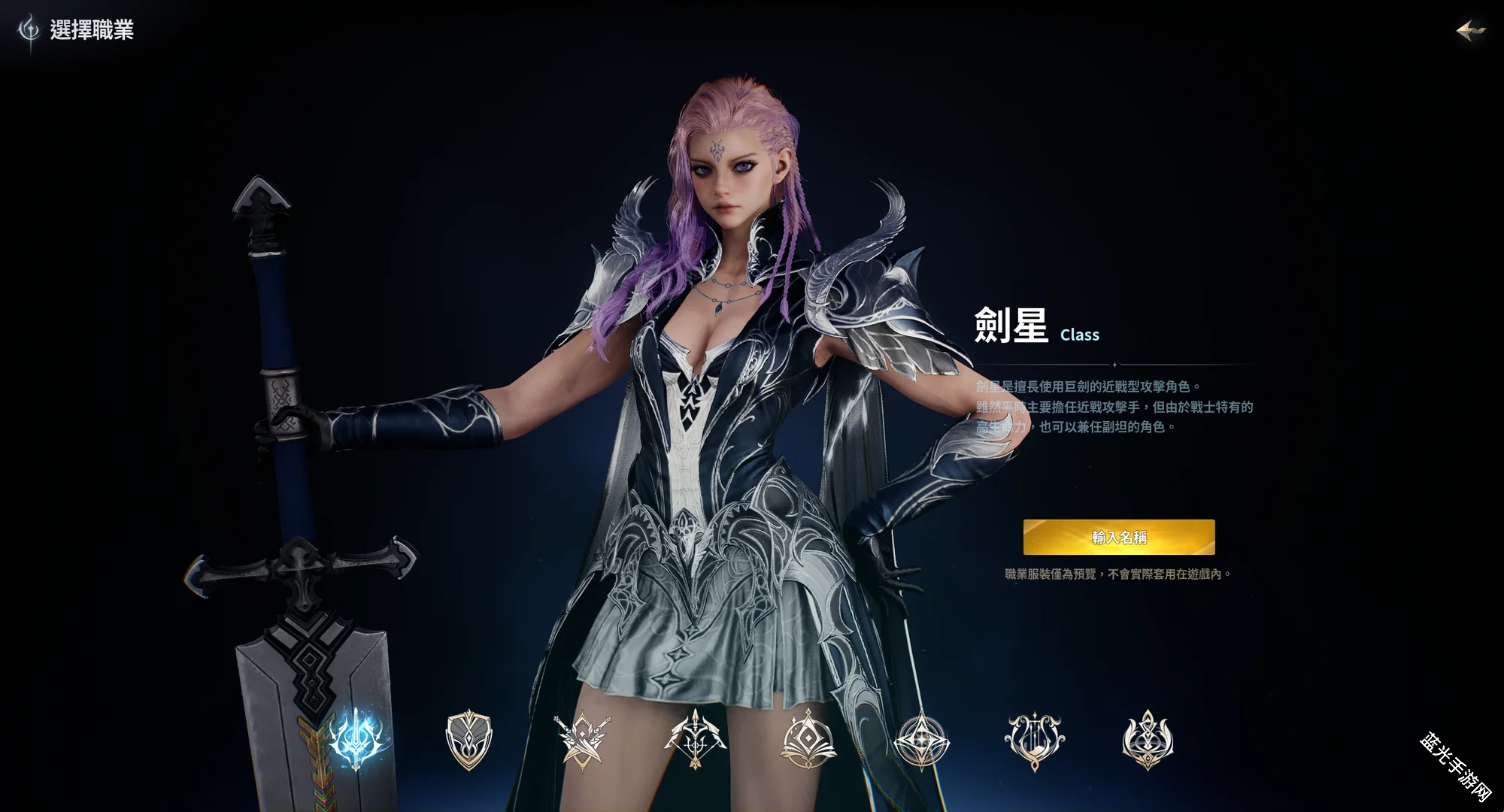
Task: Pick the crossed daggers class icon
Action: point(582,740)
